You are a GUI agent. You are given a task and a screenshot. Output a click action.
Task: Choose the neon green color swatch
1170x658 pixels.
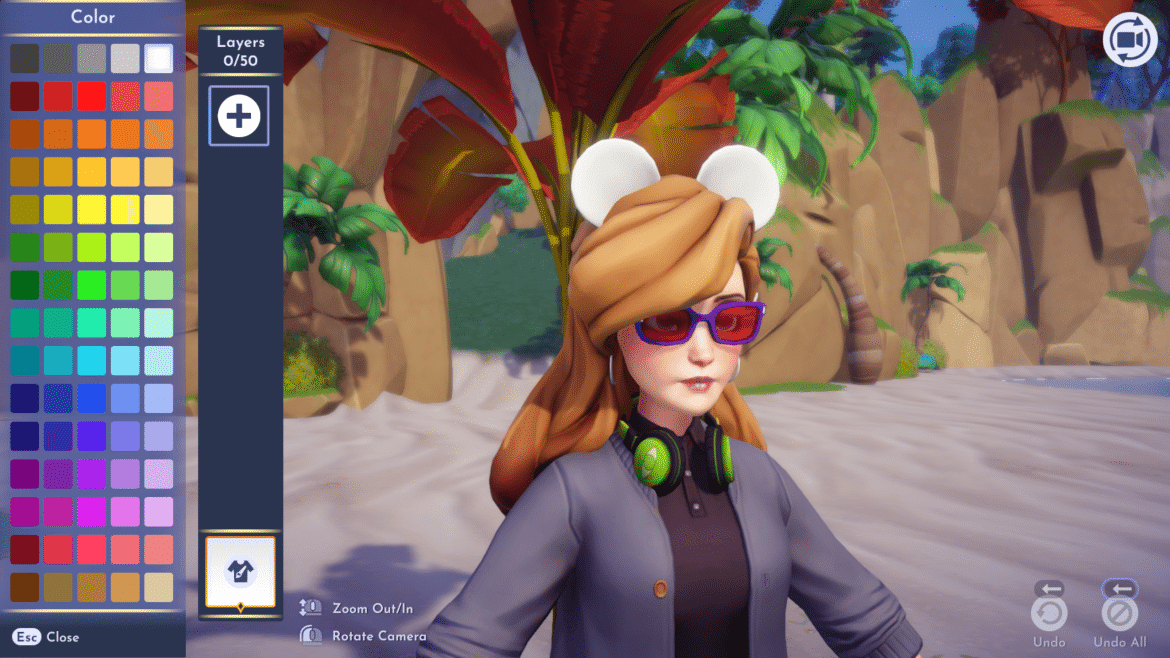pyautogui.click(x=91, y=285)
